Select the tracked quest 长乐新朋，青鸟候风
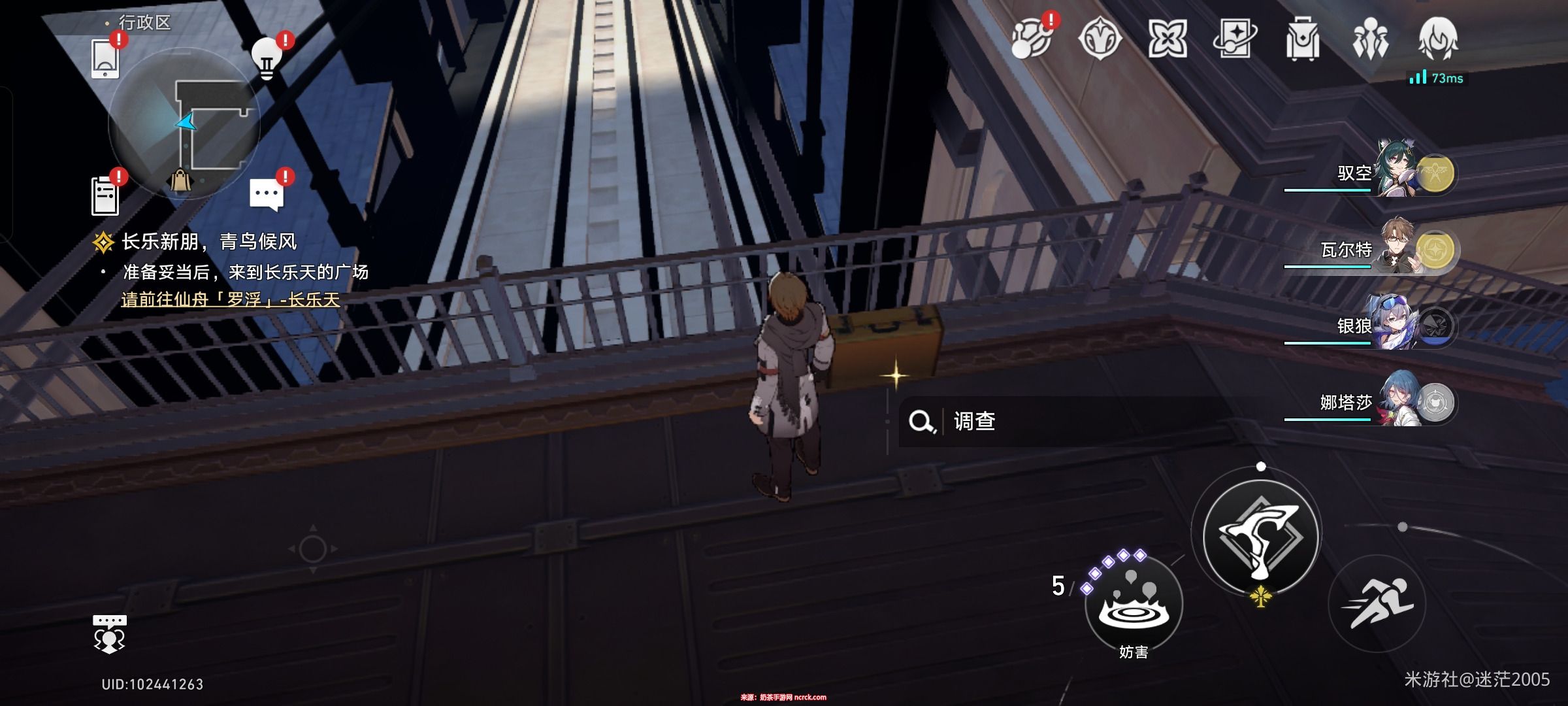 (x=209, y=242)
